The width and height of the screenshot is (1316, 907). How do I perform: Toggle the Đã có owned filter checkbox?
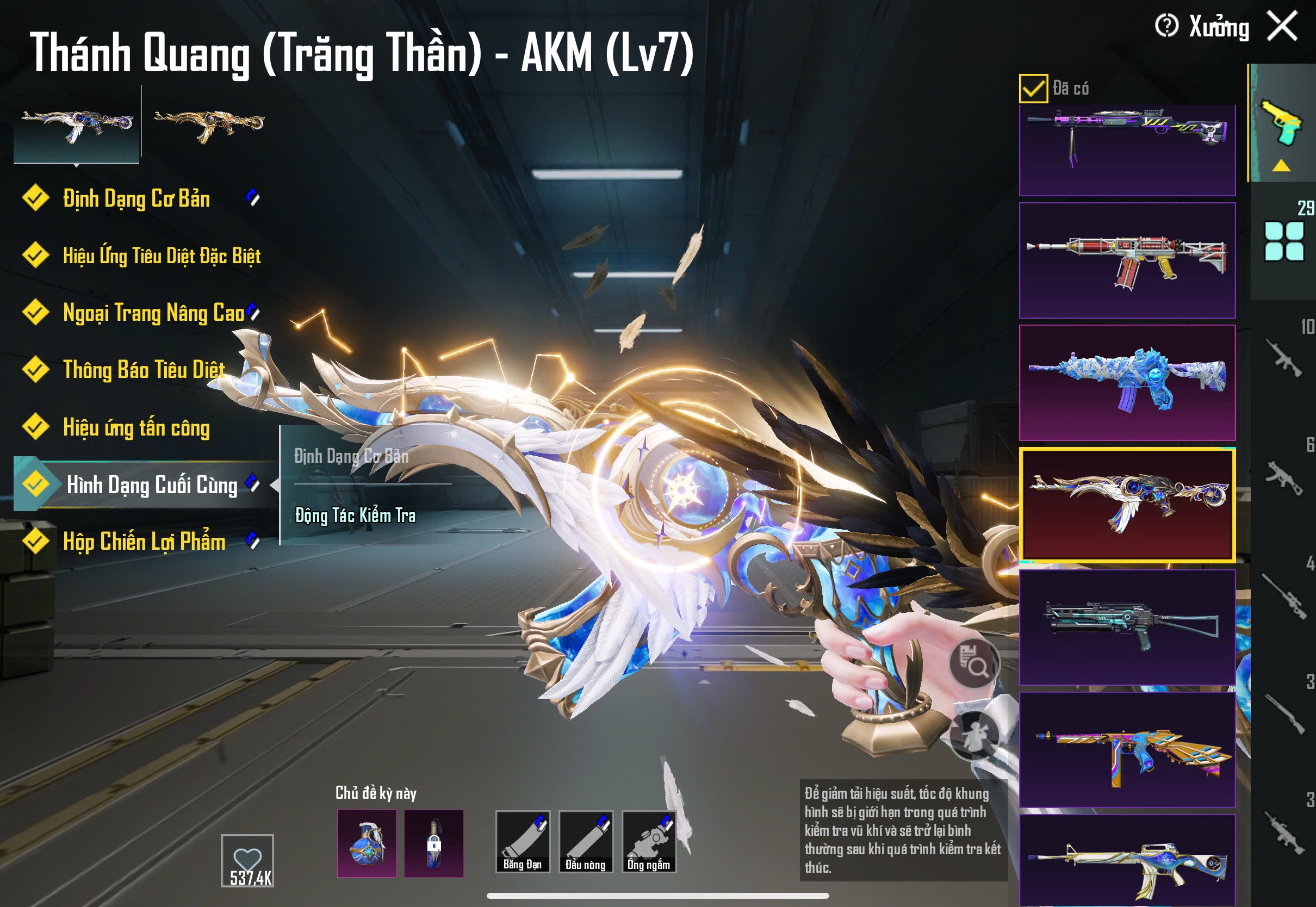[1033, 89]
